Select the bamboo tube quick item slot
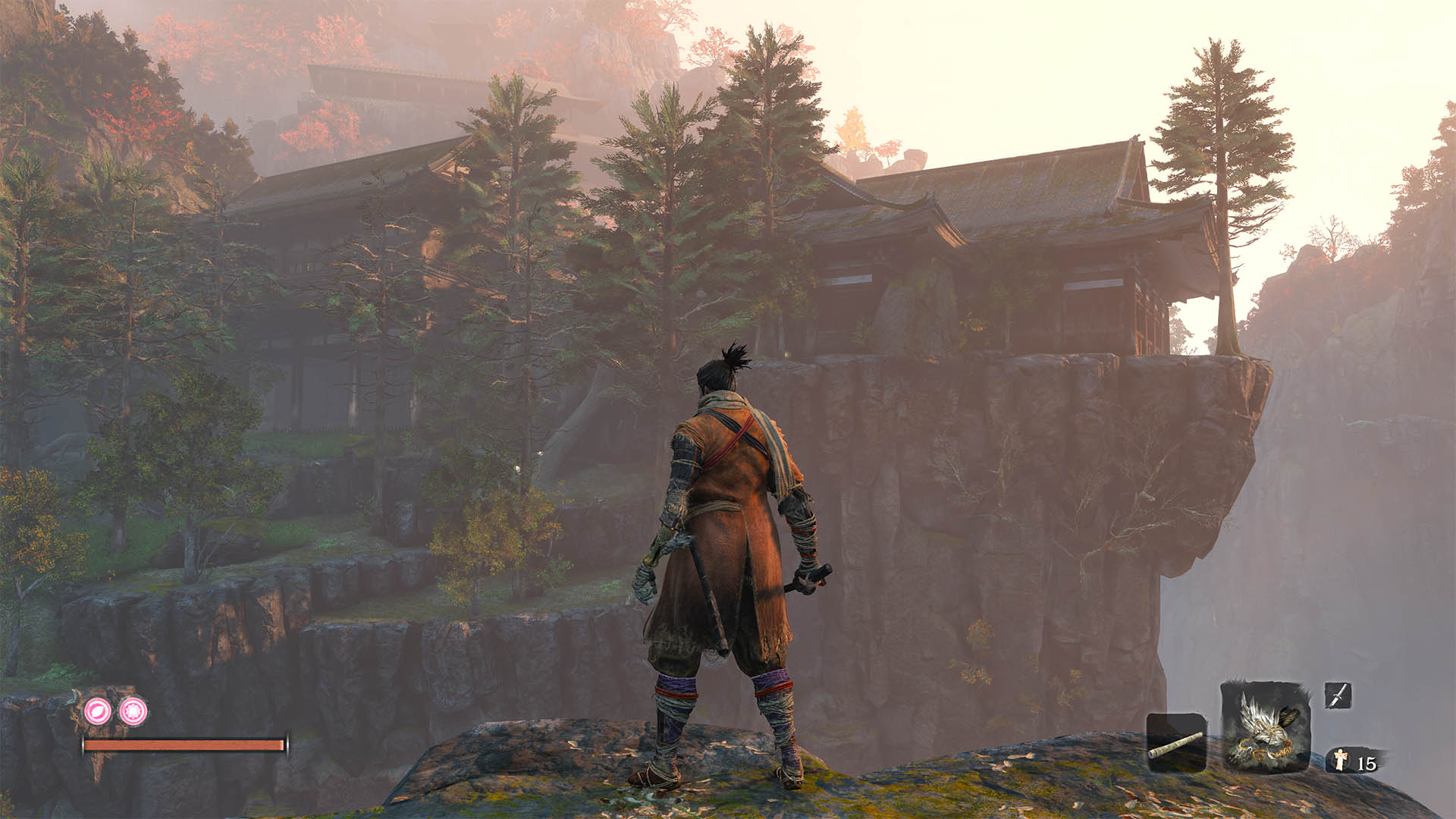 tap(1176, 742)
